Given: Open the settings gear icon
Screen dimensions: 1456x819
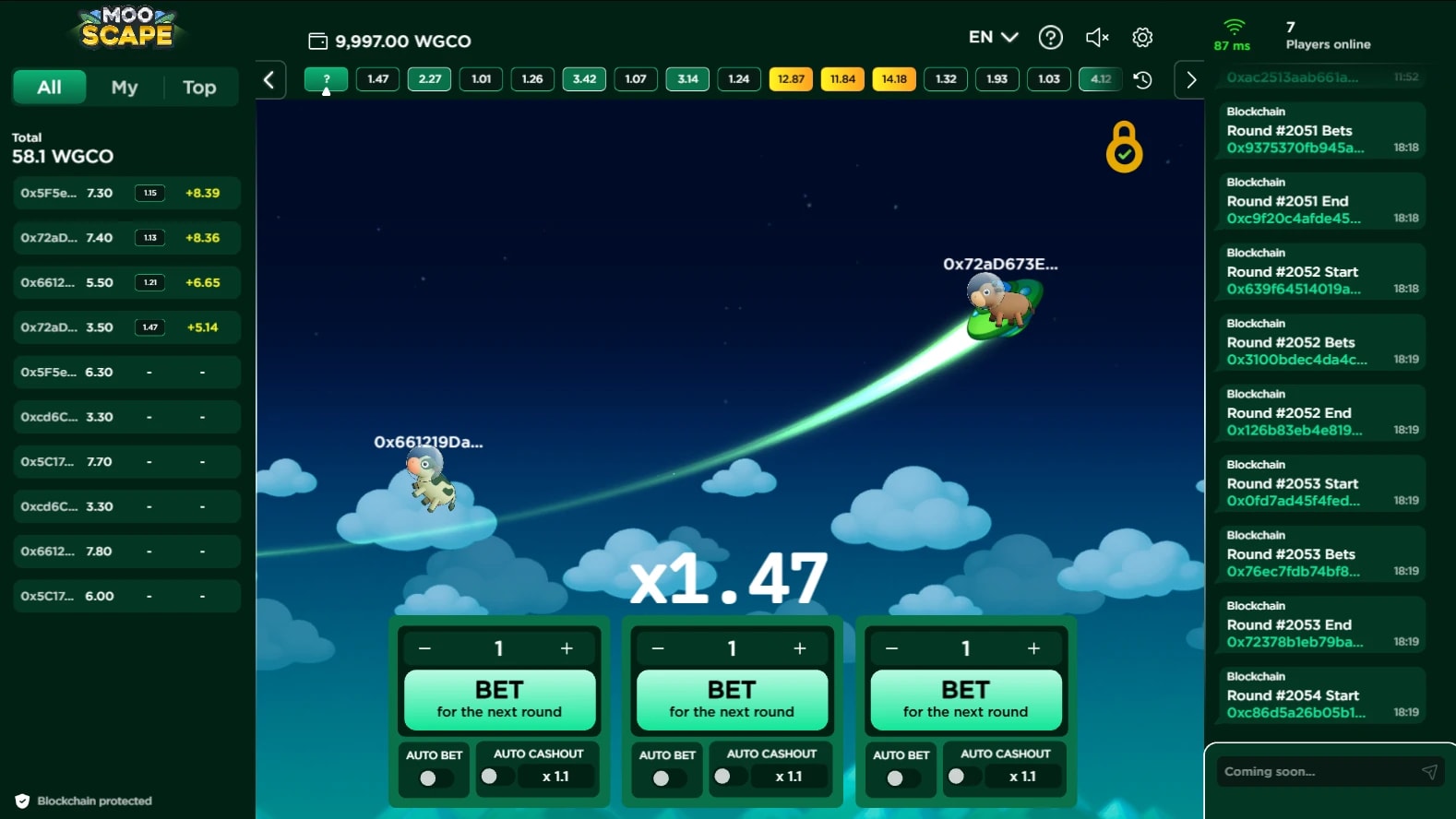Looking at the screenshot, I should (1142, 38).
